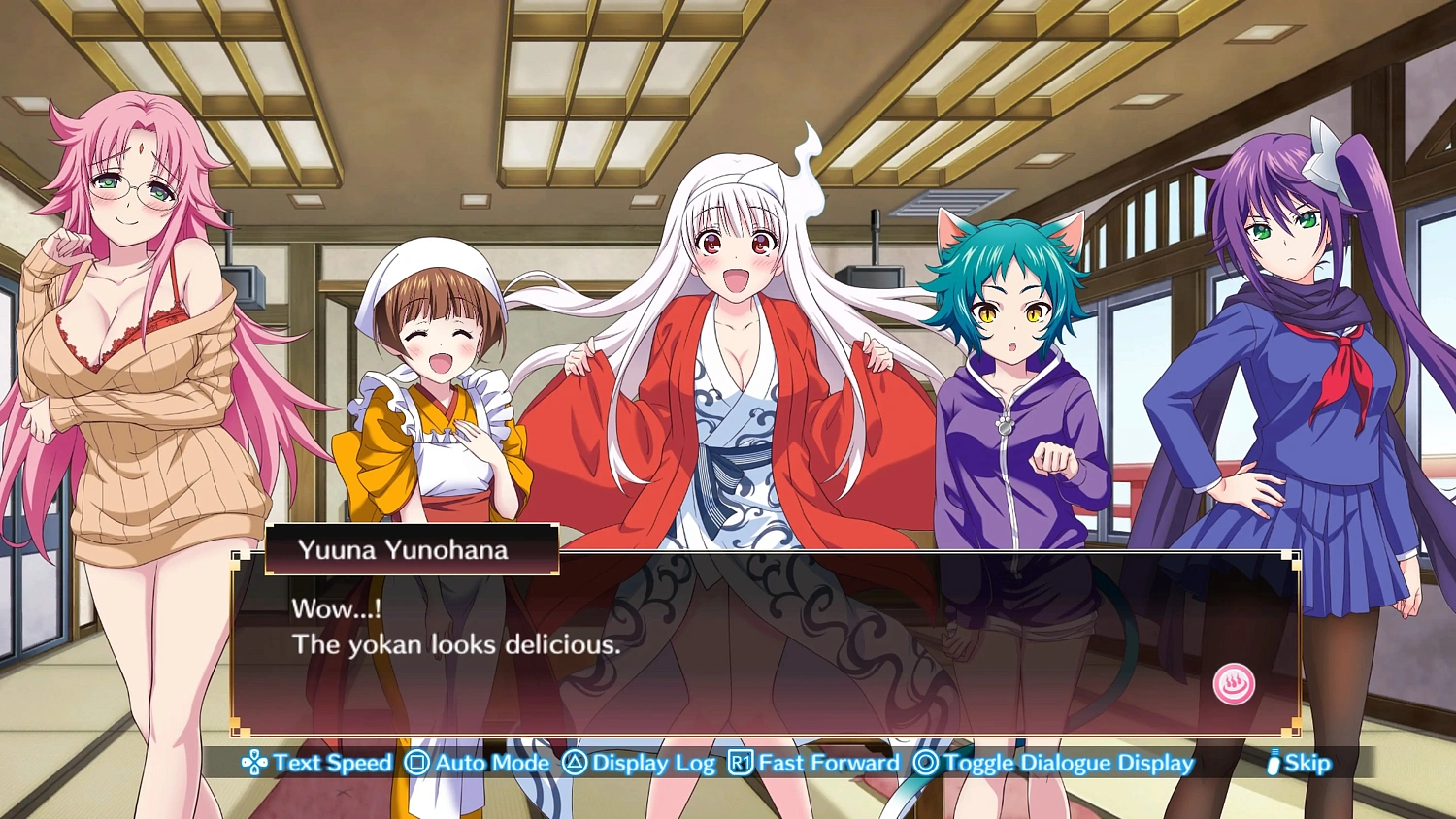Image resolution: width=1456 pixels, height=819 pixels.
Task: Click the pink hot-spring advance indicator
Action: 1232,683
